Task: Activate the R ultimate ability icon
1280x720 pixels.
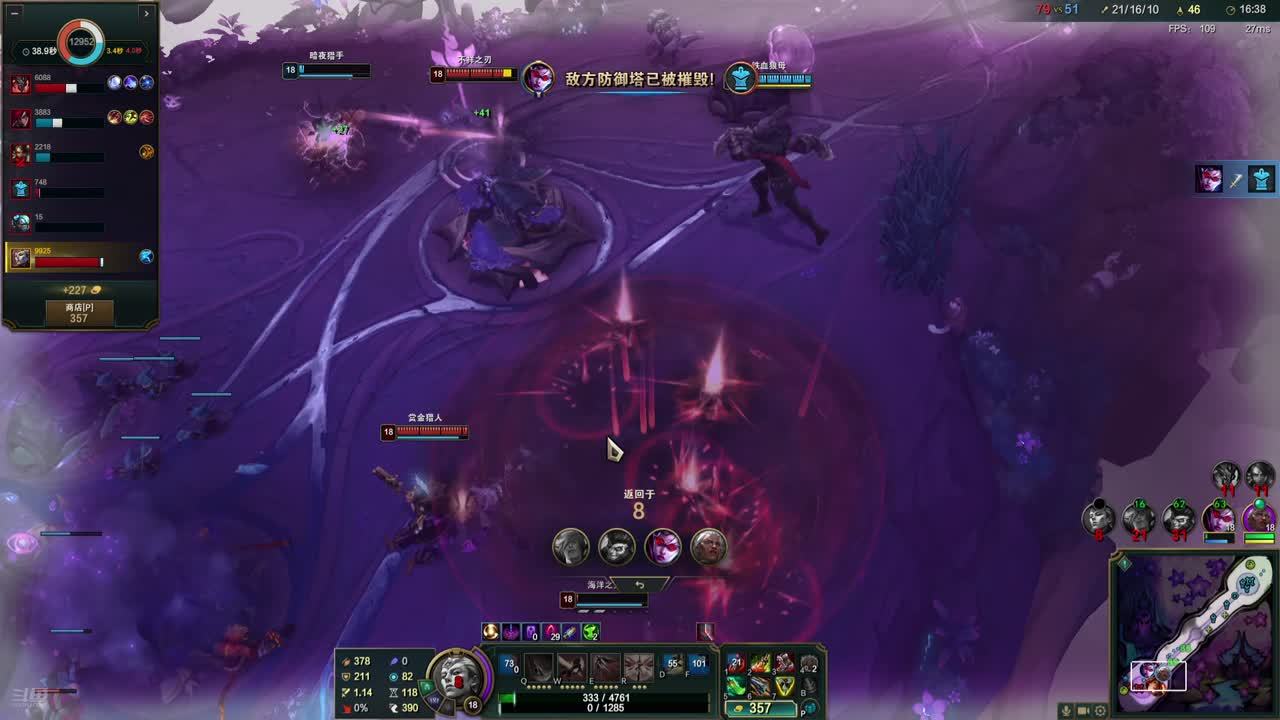Action: coord(639,667)
